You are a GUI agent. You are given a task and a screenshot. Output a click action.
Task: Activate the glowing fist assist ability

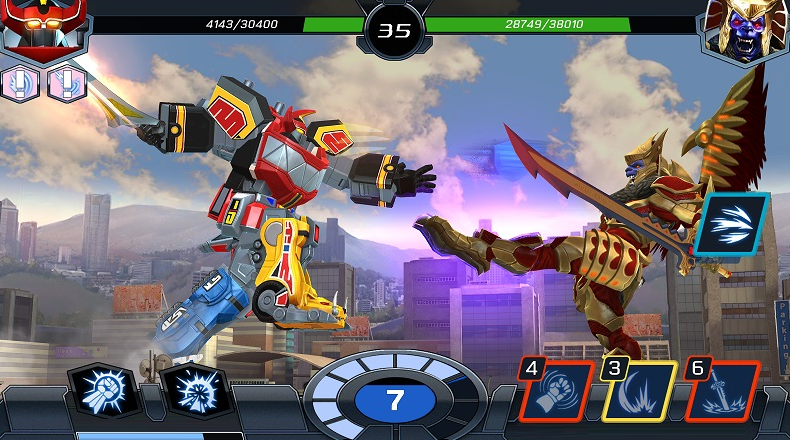pos(101,391)
